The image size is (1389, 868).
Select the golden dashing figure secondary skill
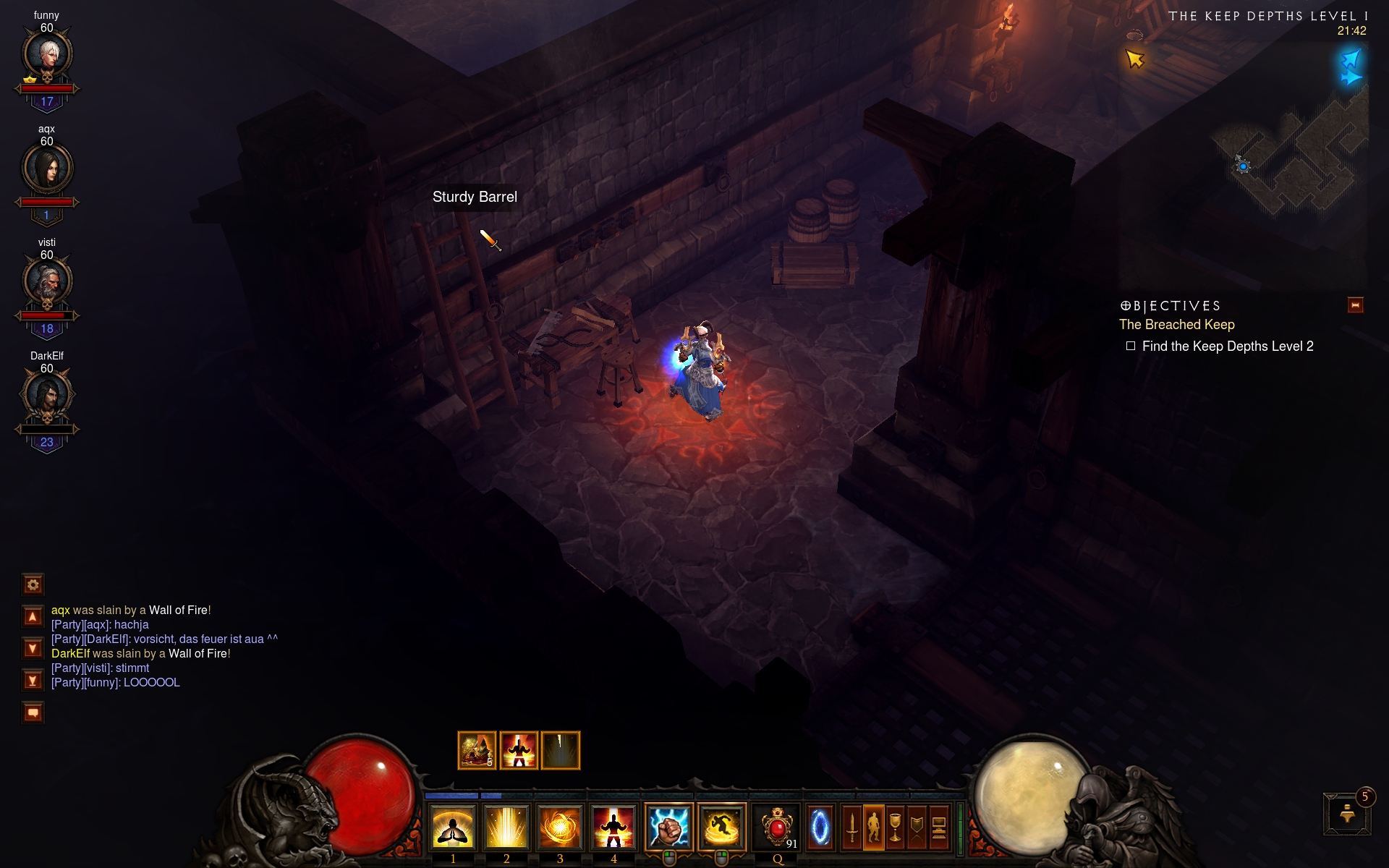point(722,827)
